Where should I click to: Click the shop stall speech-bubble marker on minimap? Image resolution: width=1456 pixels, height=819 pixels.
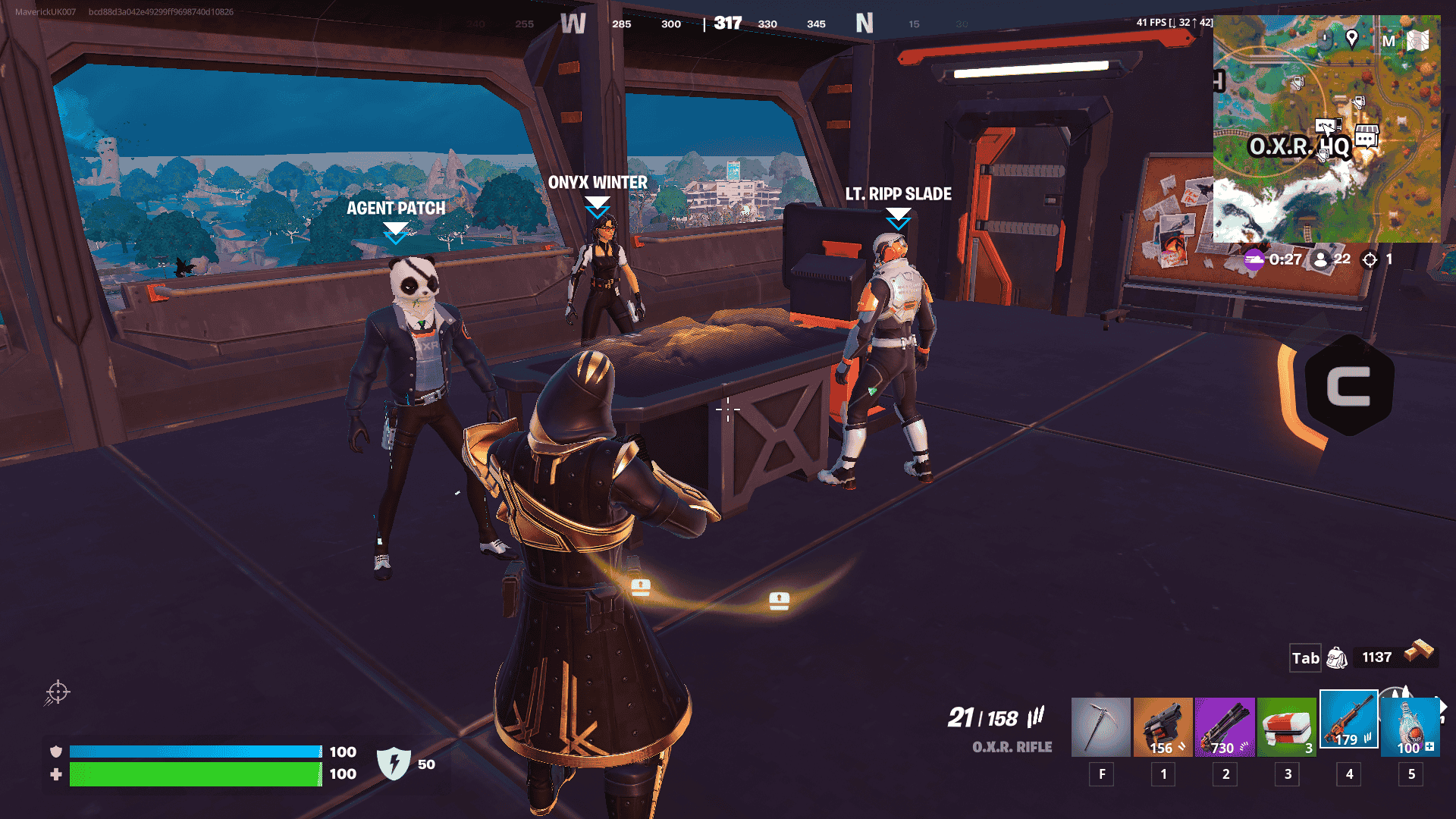1367,136
